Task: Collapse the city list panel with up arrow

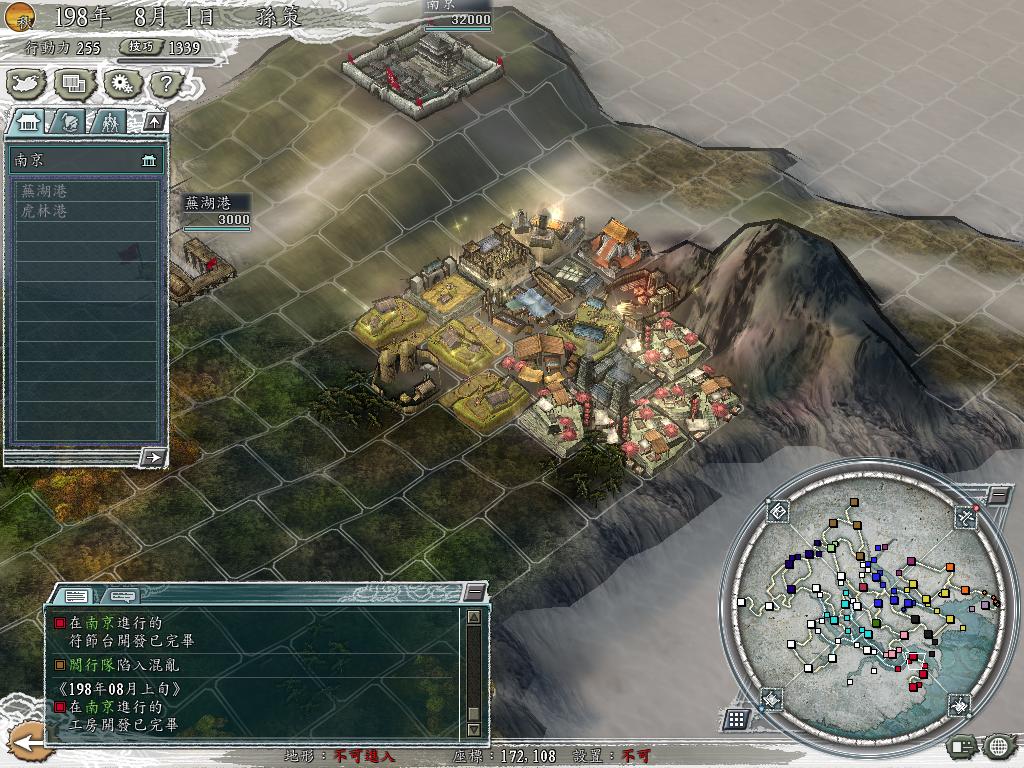Action: coord(153,122)
